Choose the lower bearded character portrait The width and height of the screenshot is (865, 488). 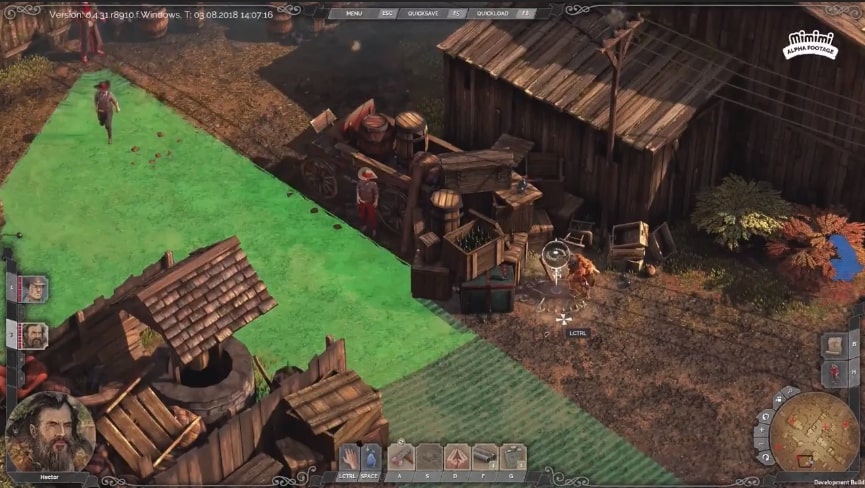(x=34, y=335)
